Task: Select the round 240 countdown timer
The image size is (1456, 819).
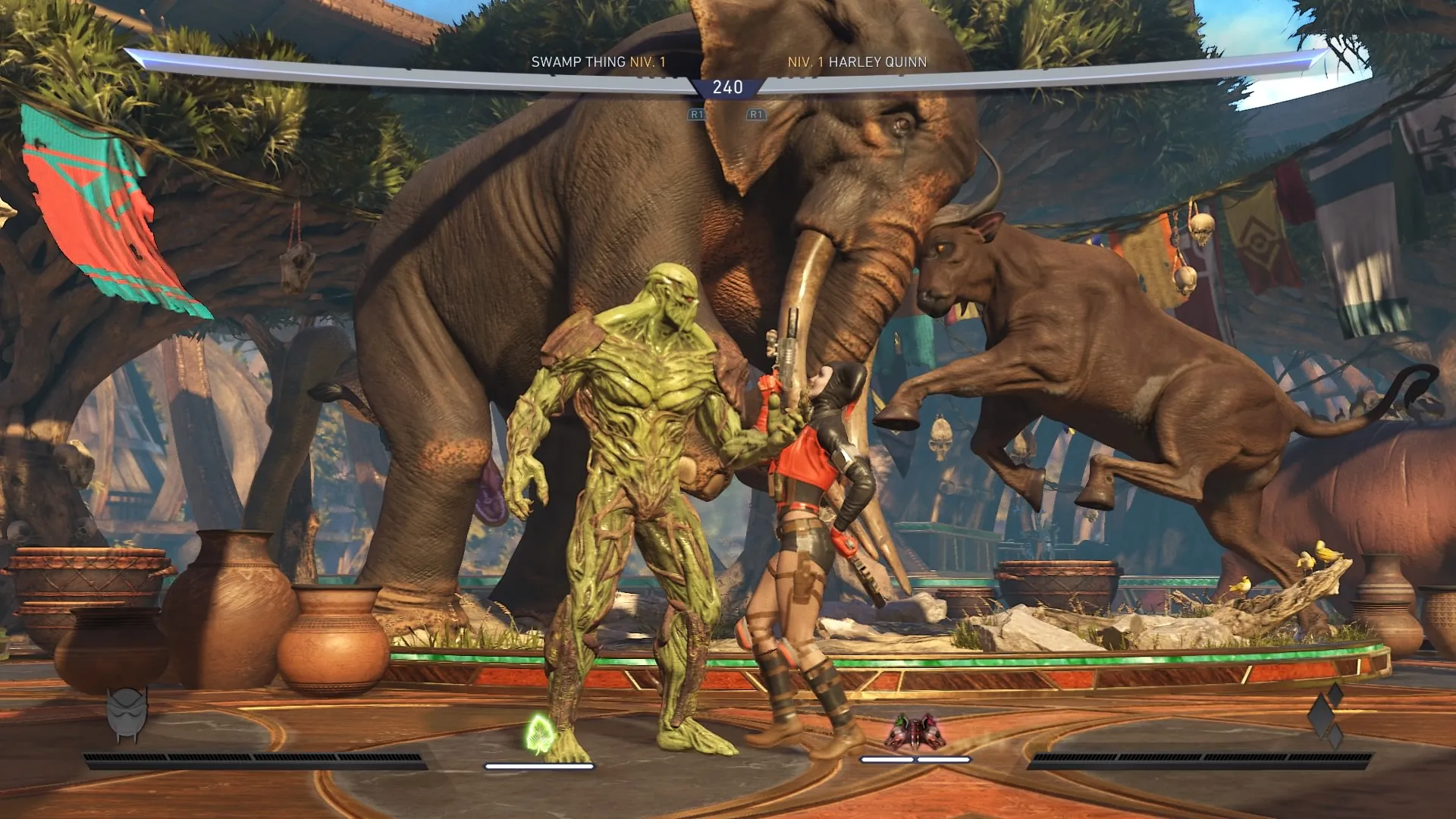Action: pyautogui.click(x=727, y=88)
